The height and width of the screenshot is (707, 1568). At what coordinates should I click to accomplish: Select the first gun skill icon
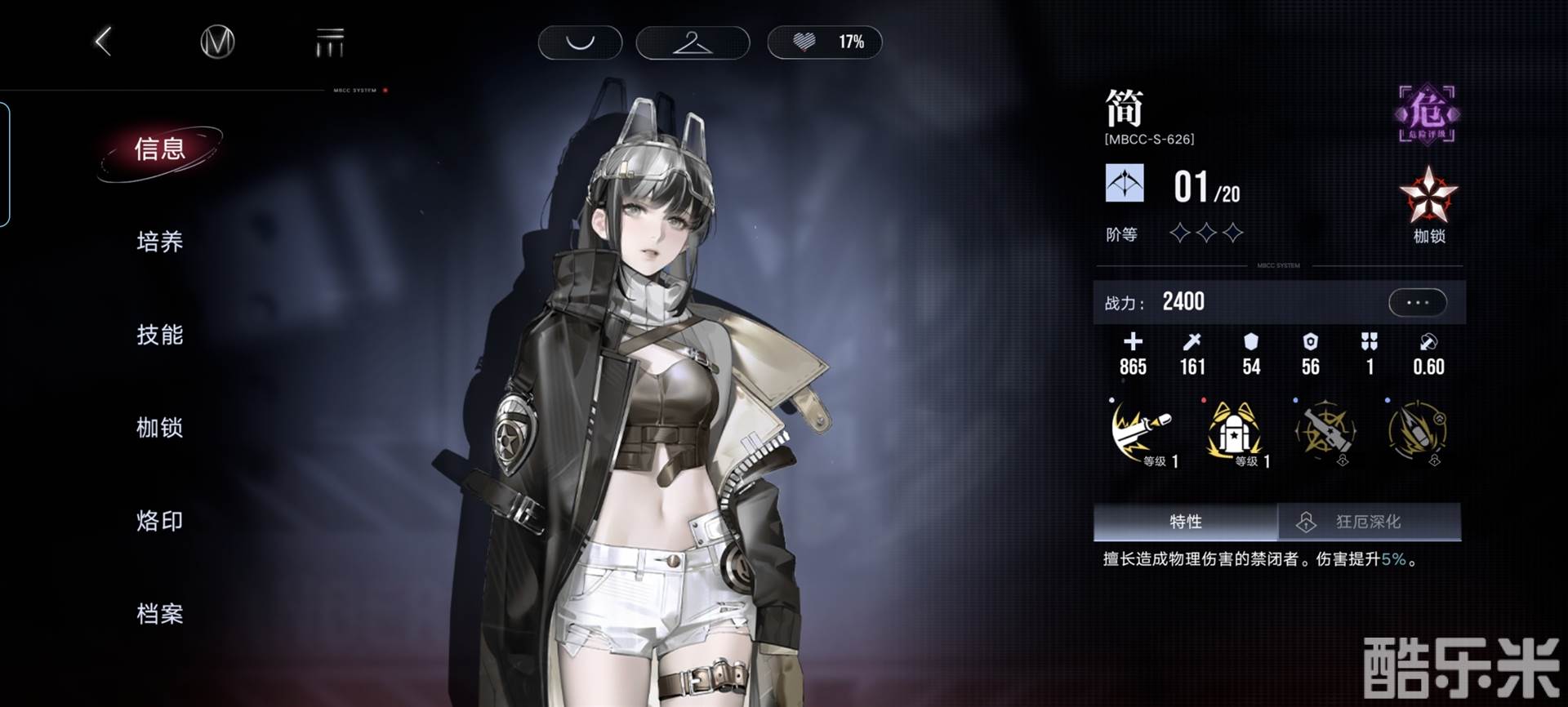pyautogui.click(x=1142, y=432)
